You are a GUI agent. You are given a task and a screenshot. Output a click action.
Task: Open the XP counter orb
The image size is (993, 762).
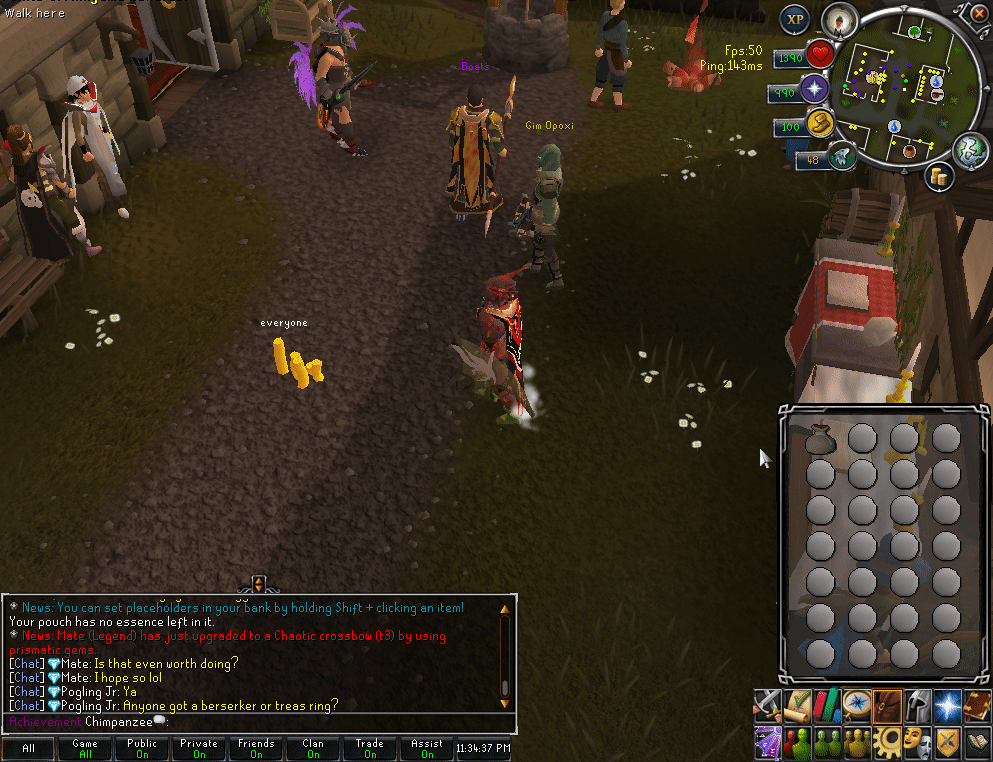[x=795, y=18]
